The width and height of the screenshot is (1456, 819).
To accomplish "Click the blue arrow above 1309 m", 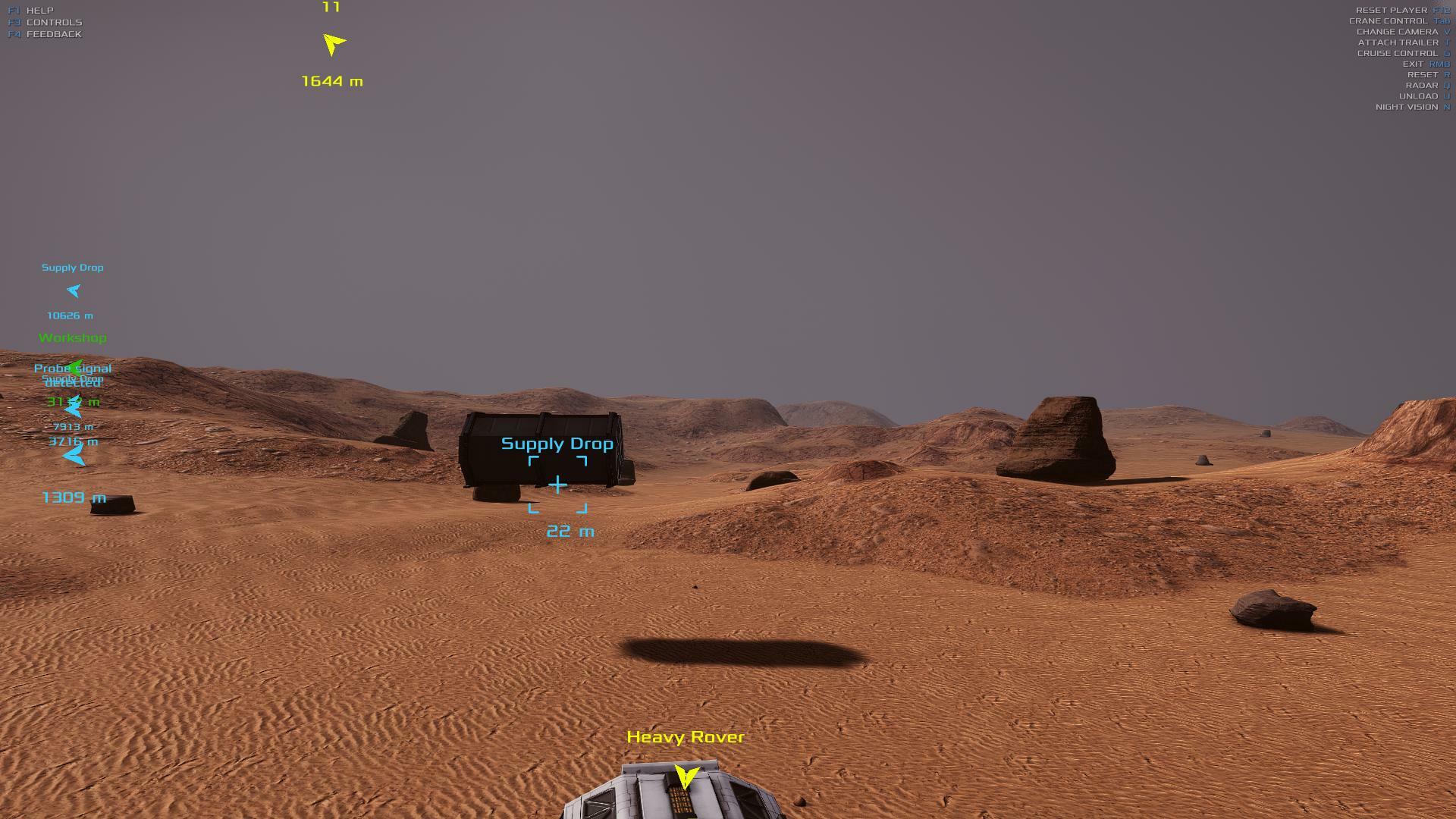I will (x=74, y=456).
